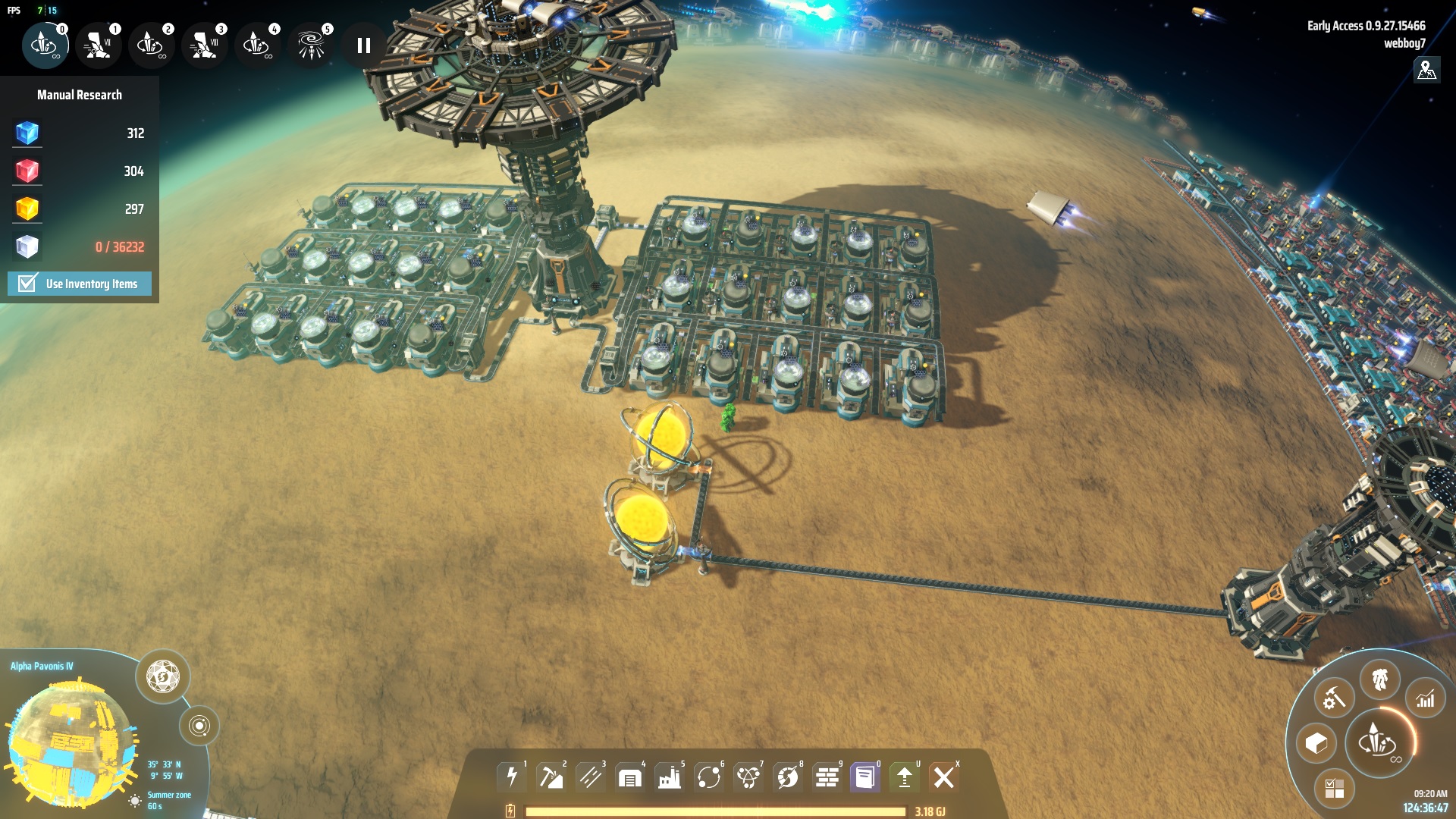Open the logistics transport build category
Image resolution: width=1456 pixels, height=819 pixels.
[x=709, y=777]
